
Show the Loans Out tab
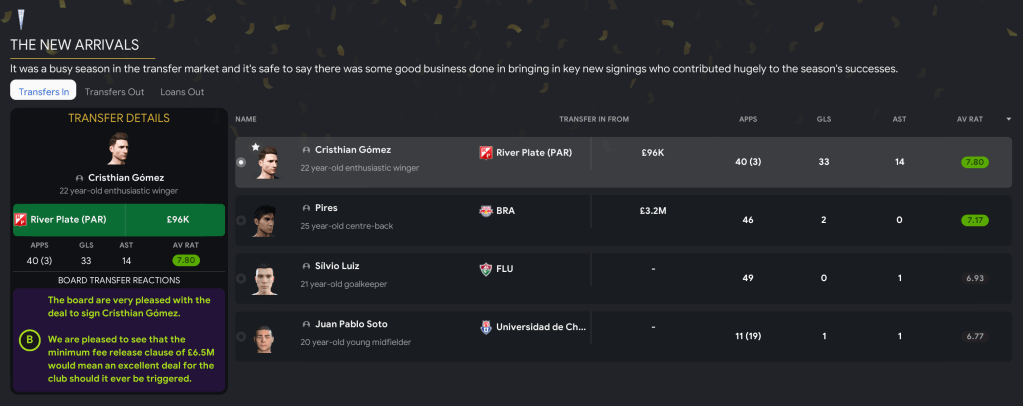(182, 91)
